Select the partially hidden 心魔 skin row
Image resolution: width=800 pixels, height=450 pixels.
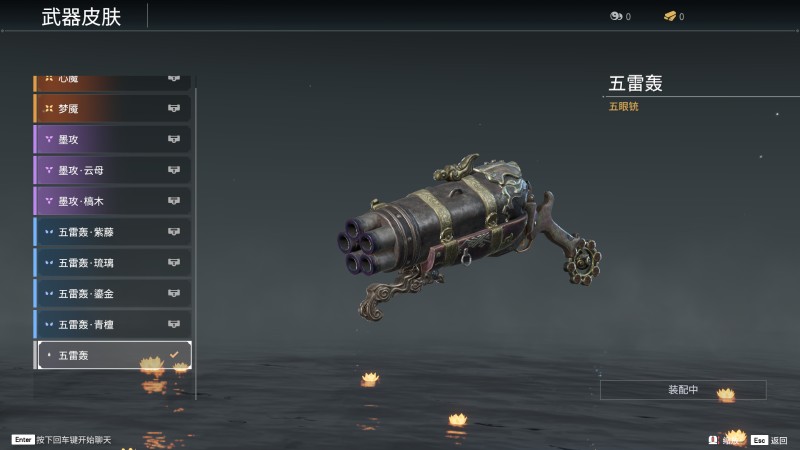click(x=112, y=79)
